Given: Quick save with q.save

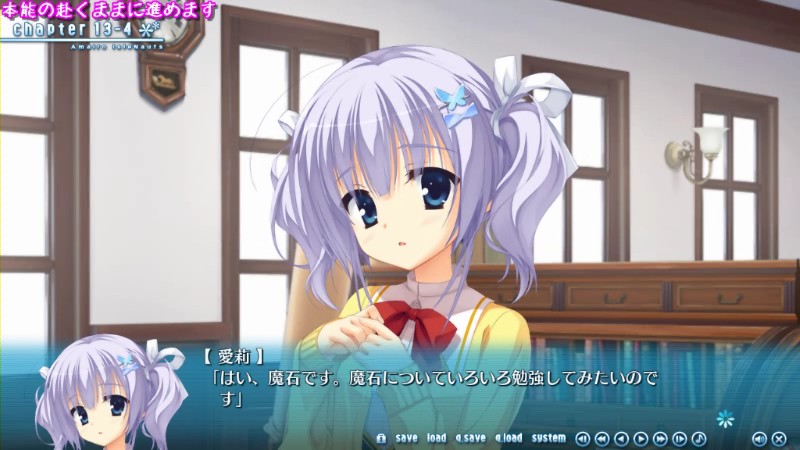Looking at the screenshot, I should click(470, 438).
